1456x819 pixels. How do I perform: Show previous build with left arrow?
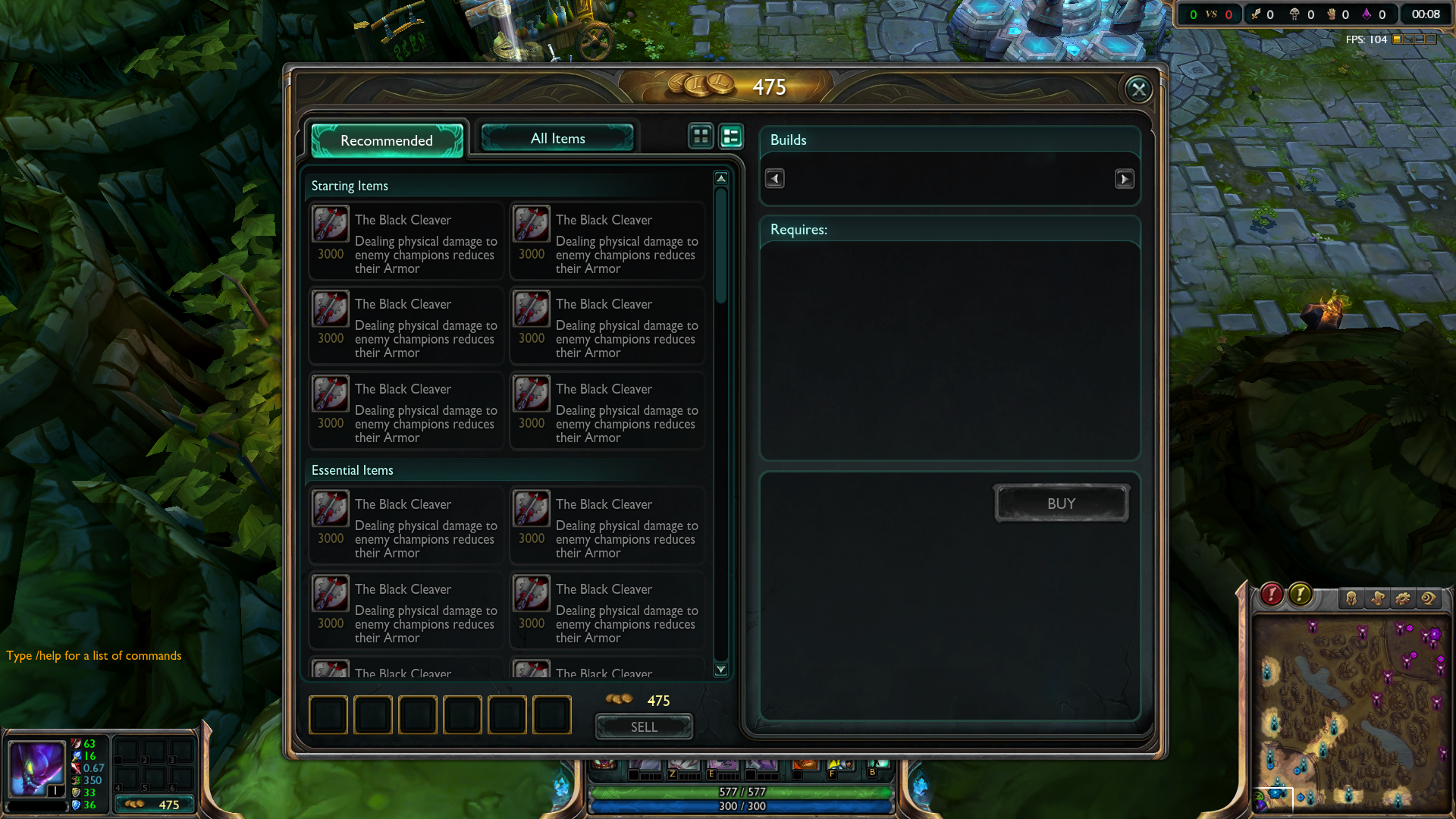774,179
